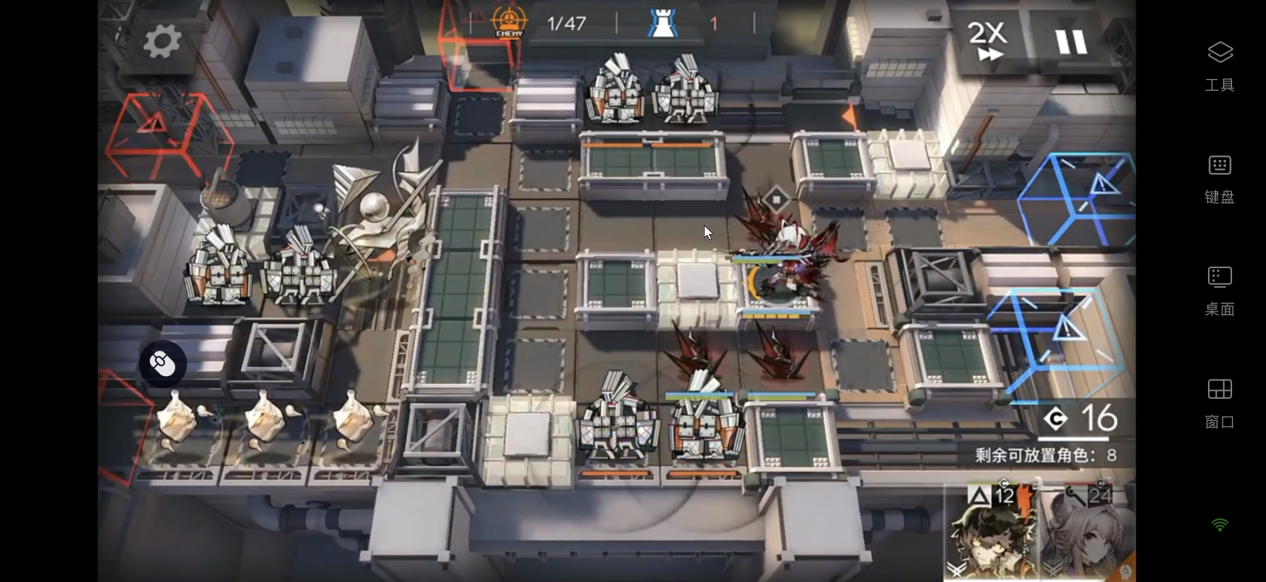Select the cost-12 vanguard operator card
Image resolution: width=1266 pixels, height=582 pixels.
click(x=990, y=532)
